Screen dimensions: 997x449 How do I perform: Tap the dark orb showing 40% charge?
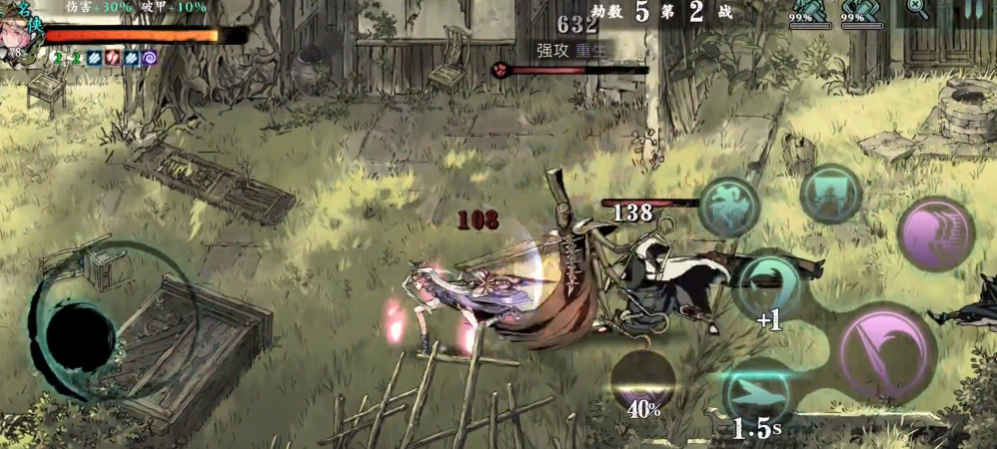[x=643, y=380]
